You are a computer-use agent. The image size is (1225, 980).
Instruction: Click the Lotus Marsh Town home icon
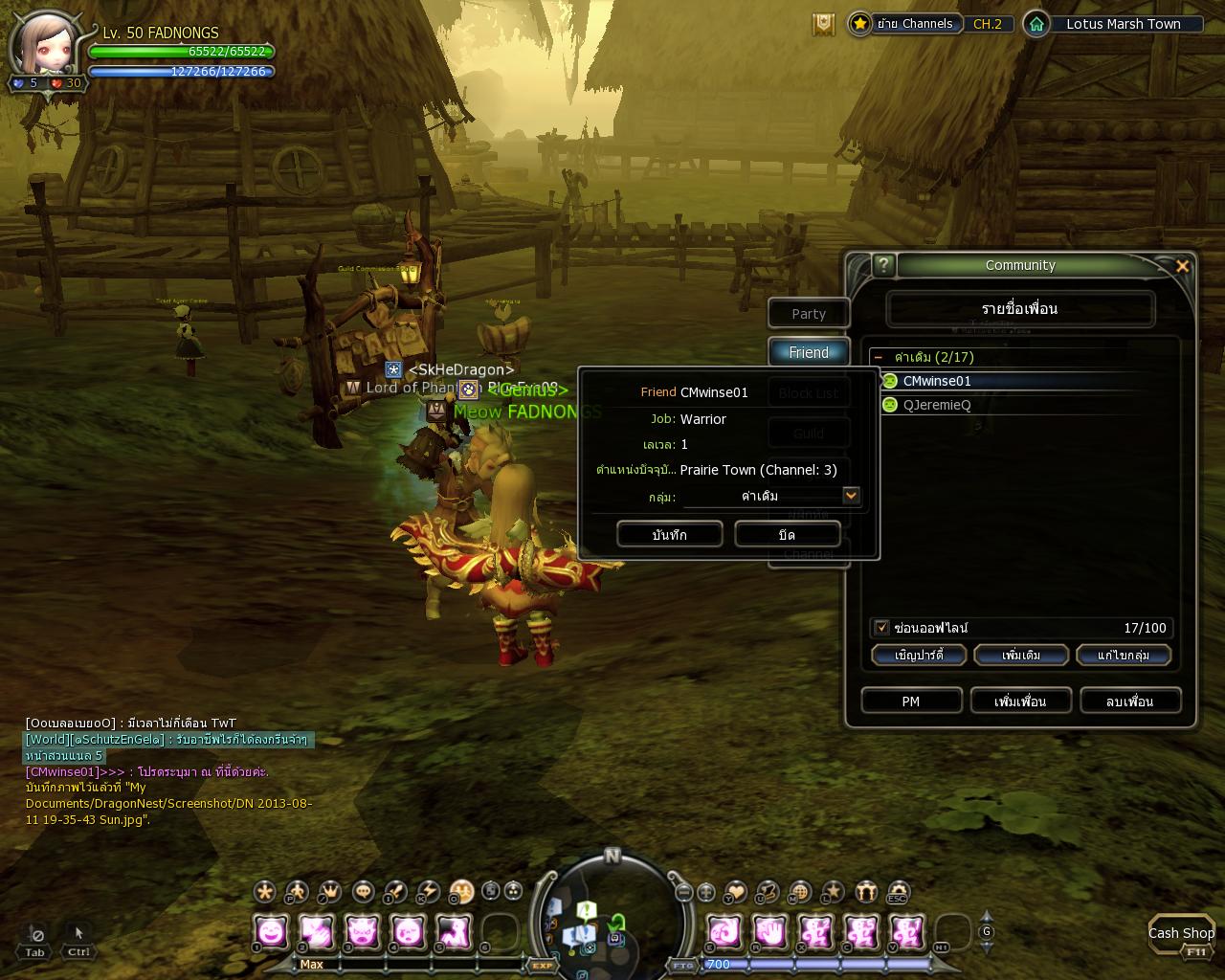[1036, 24]
